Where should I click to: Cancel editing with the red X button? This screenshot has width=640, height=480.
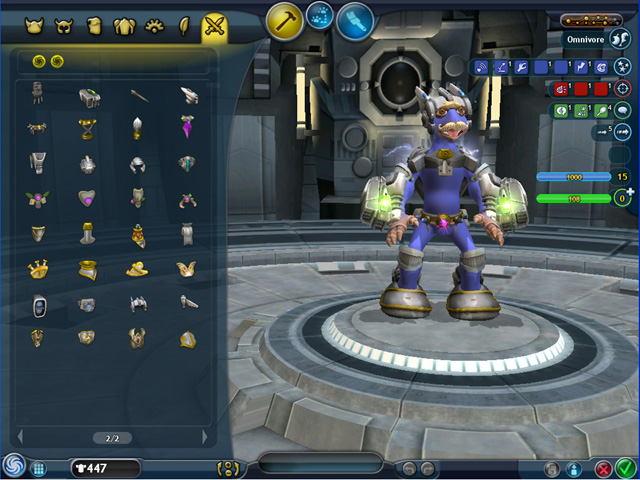[x=603, y=468]
